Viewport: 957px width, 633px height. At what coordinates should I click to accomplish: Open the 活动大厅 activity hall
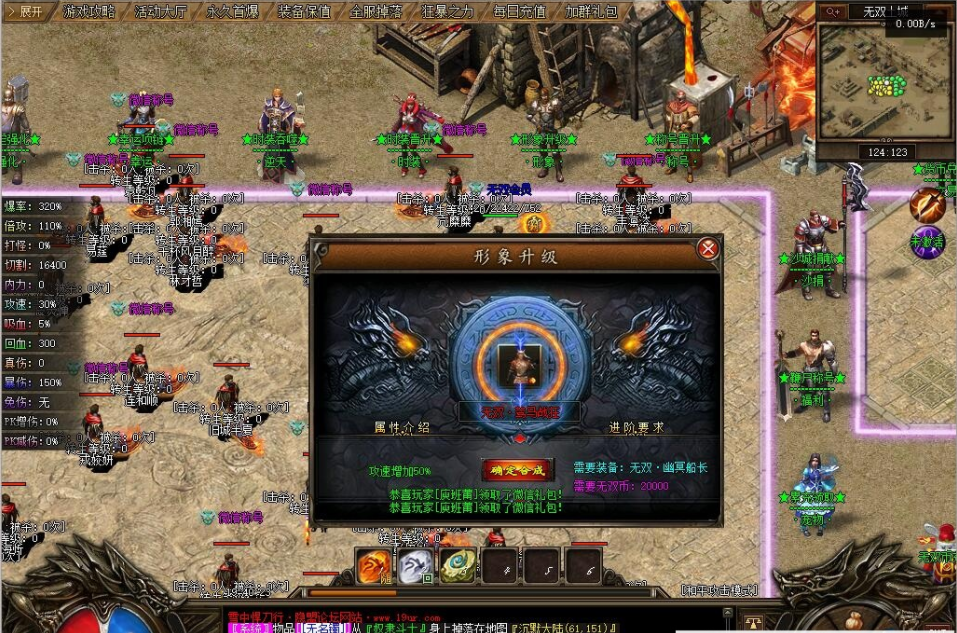point(160,12)
